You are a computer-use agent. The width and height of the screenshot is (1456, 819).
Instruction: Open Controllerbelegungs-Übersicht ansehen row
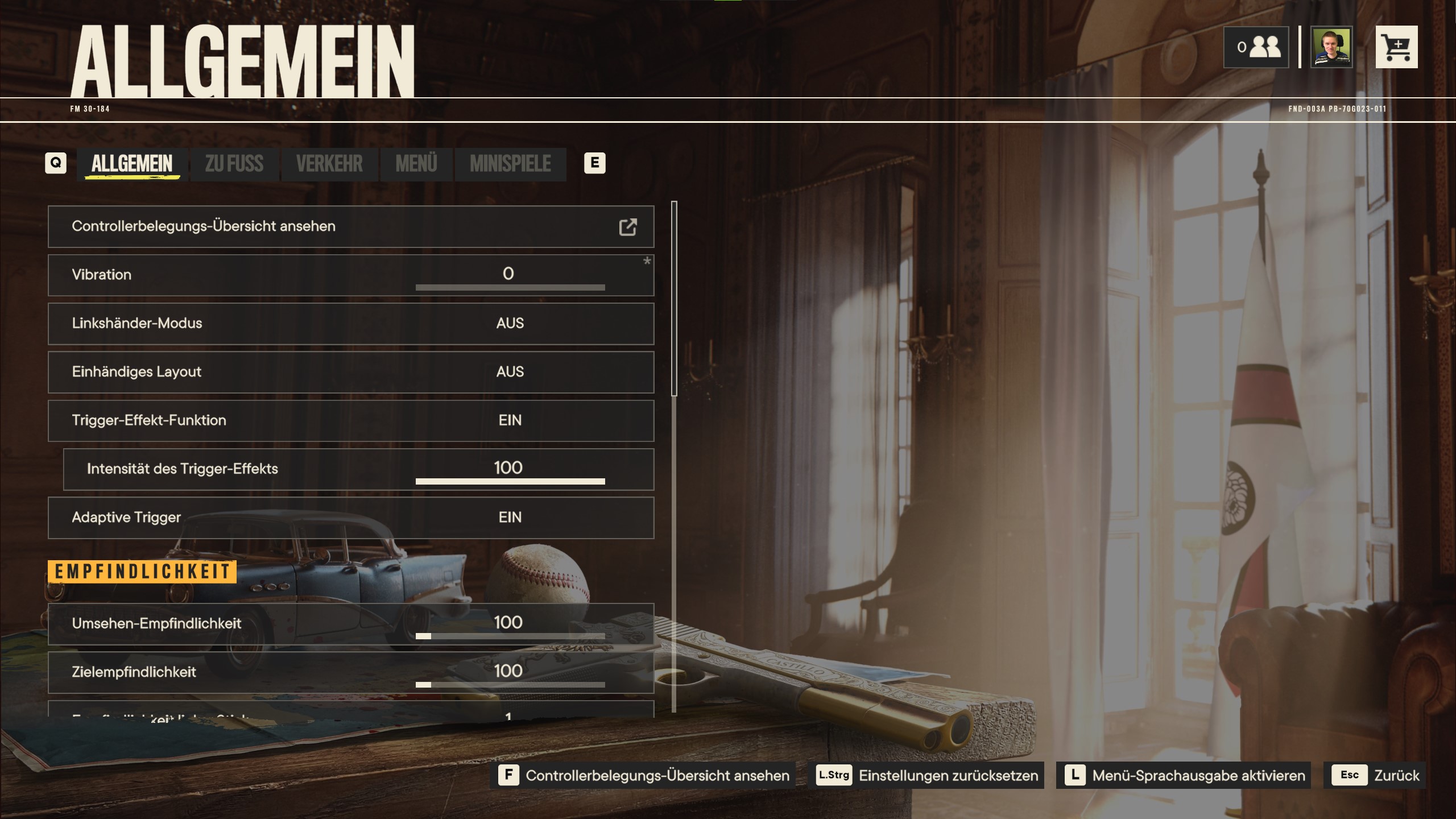click(x=350, y=226)
